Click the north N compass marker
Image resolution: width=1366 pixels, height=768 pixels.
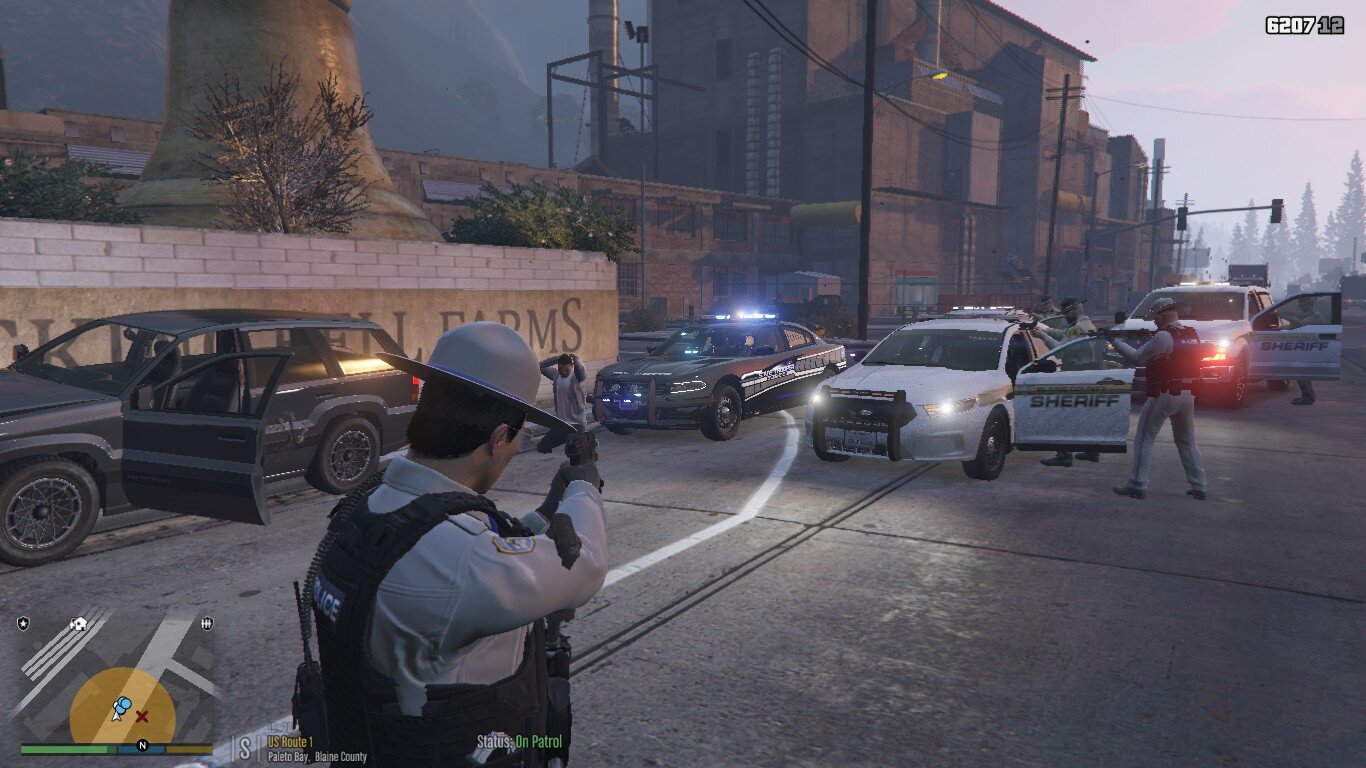pos(142,745)
